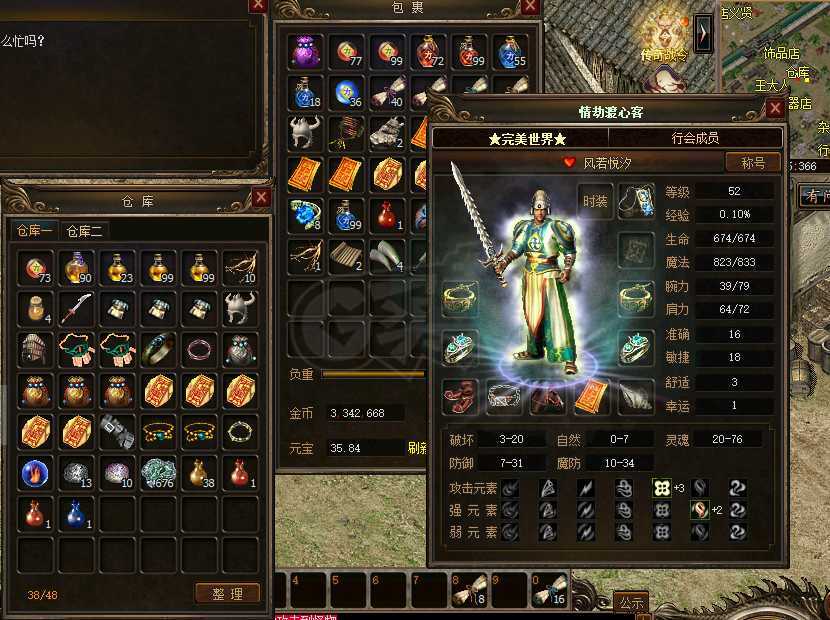Pick the curved blade in the warehouse

(x=76, y=309)
